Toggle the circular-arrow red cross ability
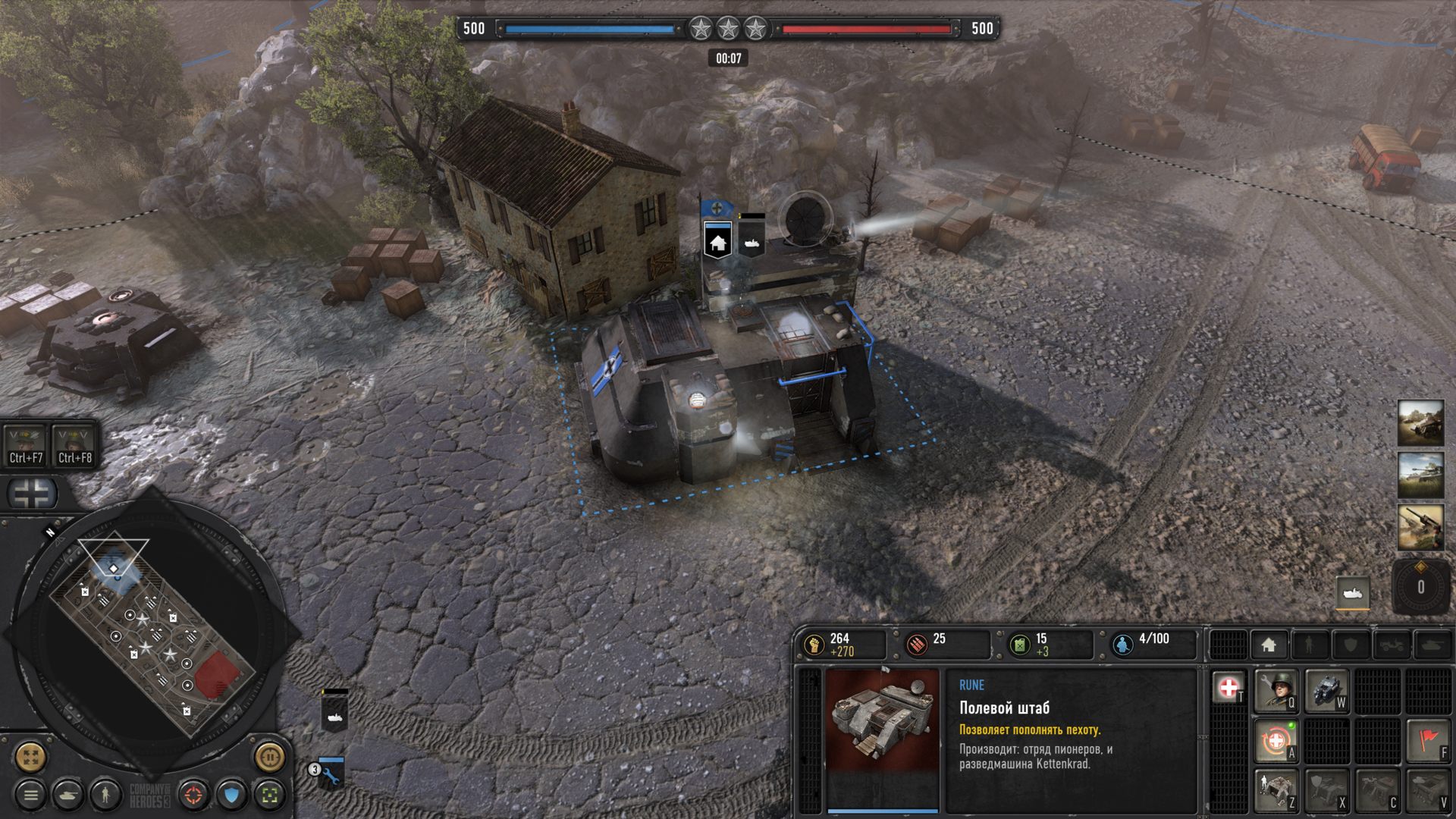1456x819 pixels. (x=1276, y=740)
